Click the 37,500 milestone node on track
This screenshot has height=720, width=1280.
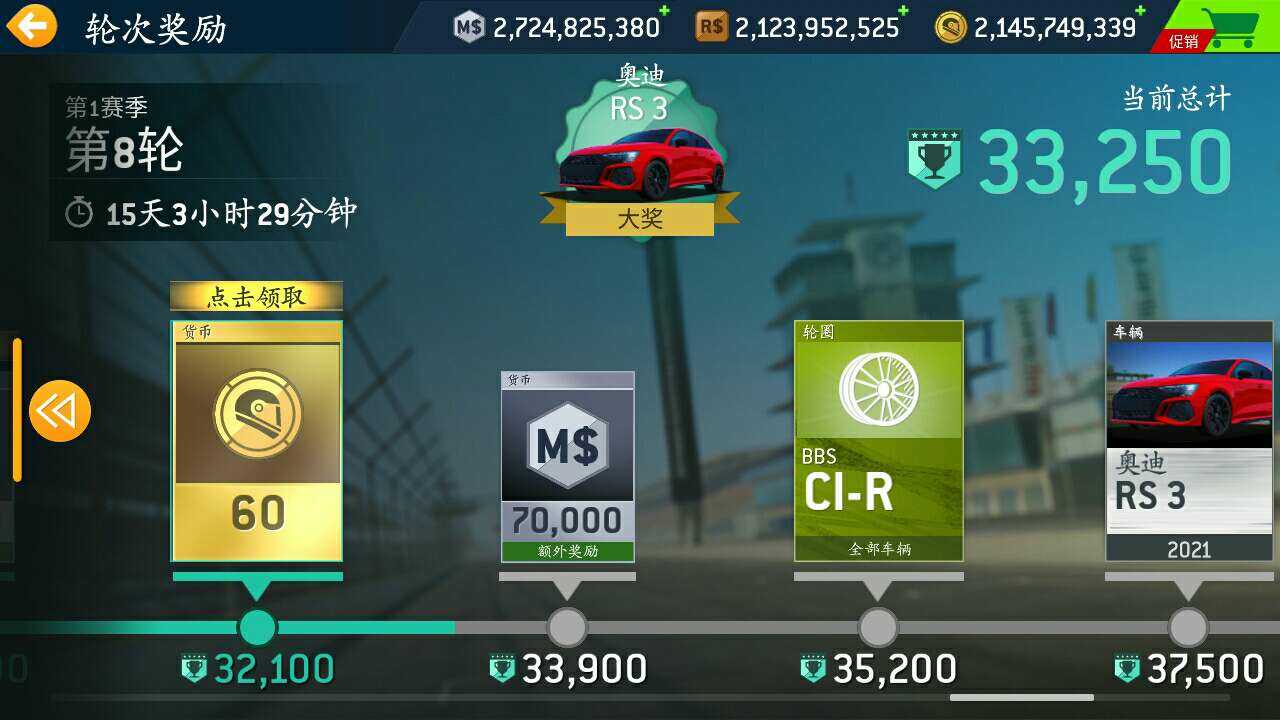(x=1188, y=627)
